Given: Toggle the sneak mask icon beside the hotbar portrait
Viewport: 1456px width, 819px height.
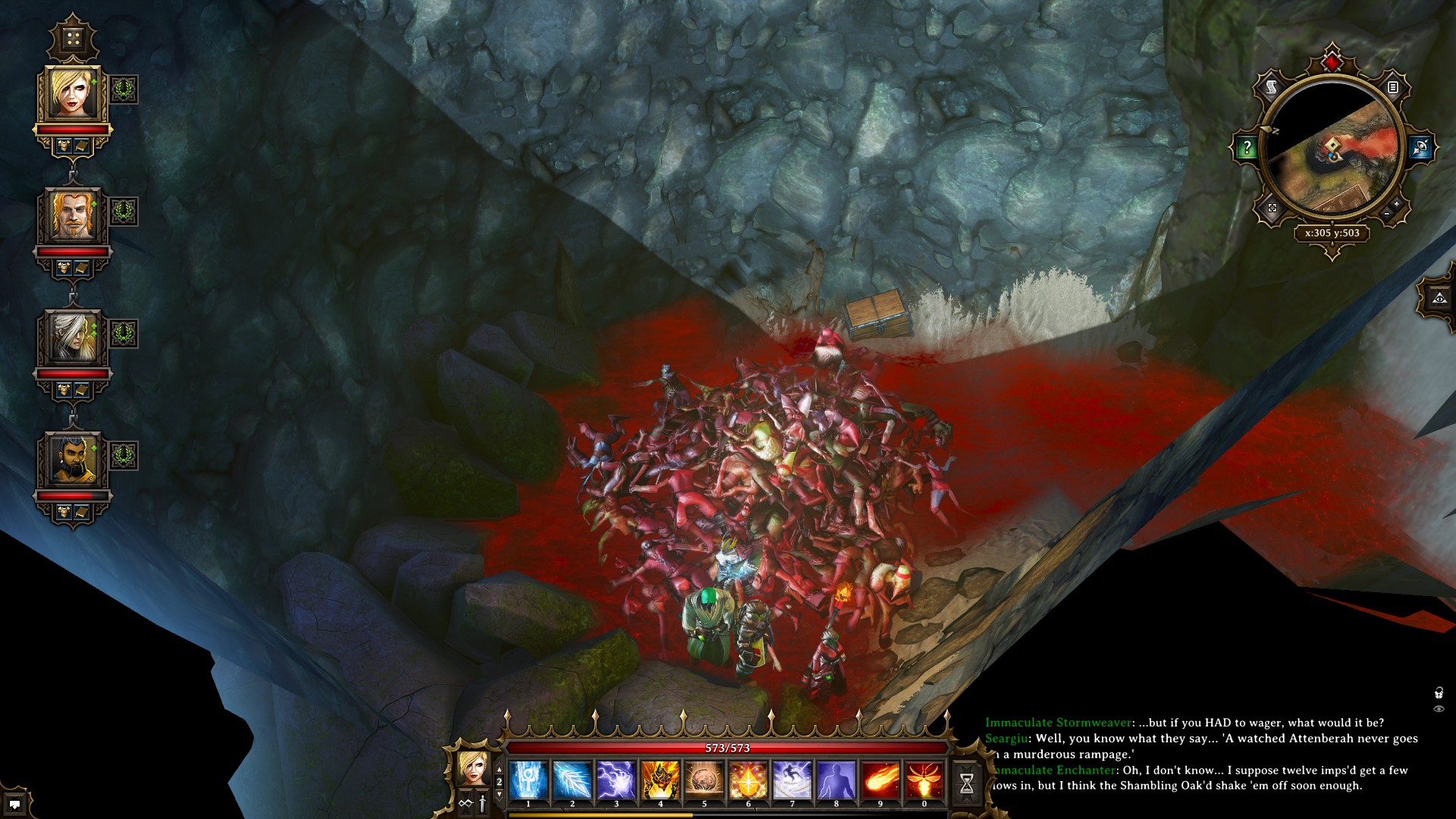Looking at the screenshot, I should click(x=466, y=804).
